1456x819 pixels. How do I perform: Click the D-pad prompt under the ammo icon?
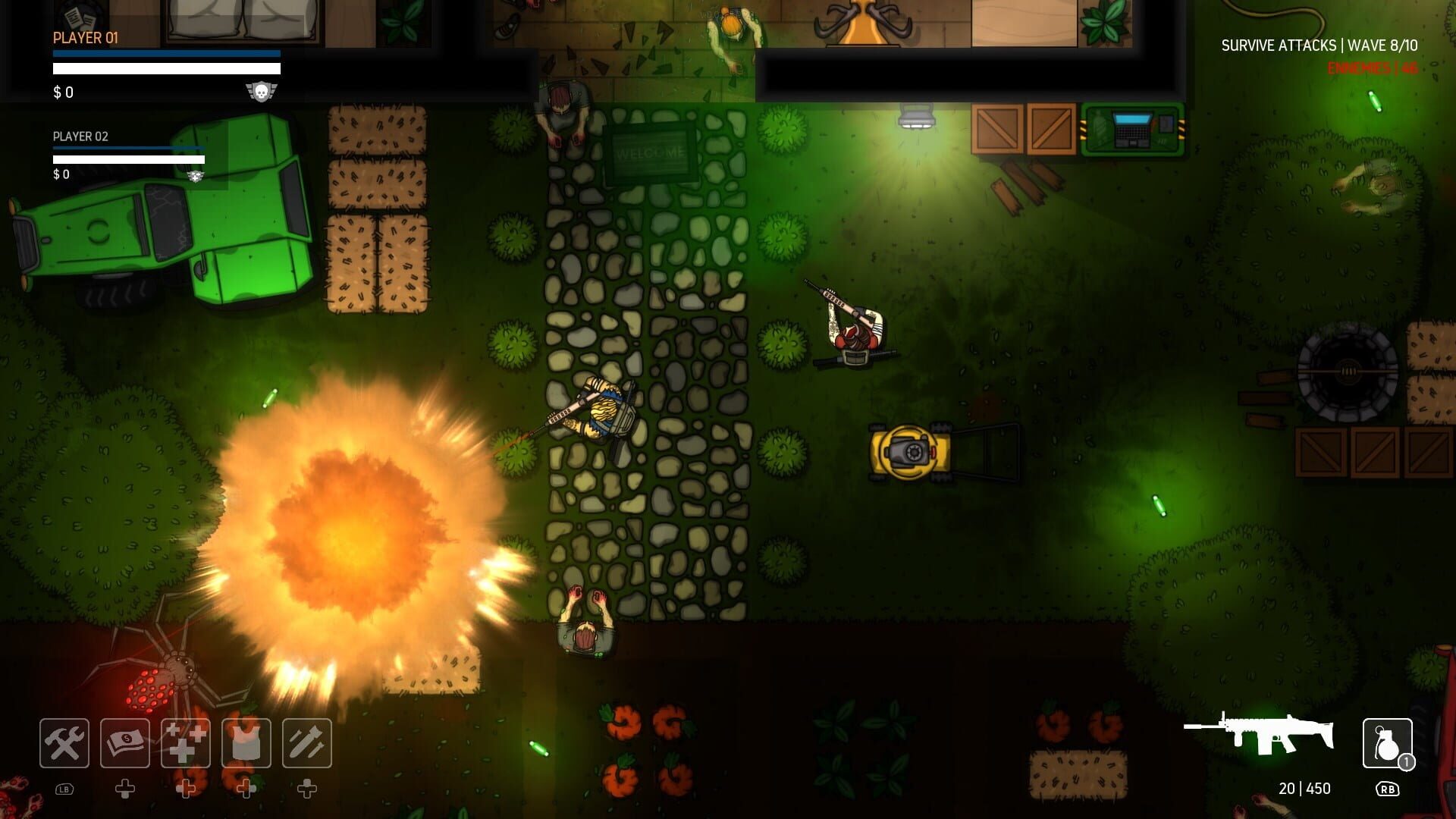coord(306,790)
